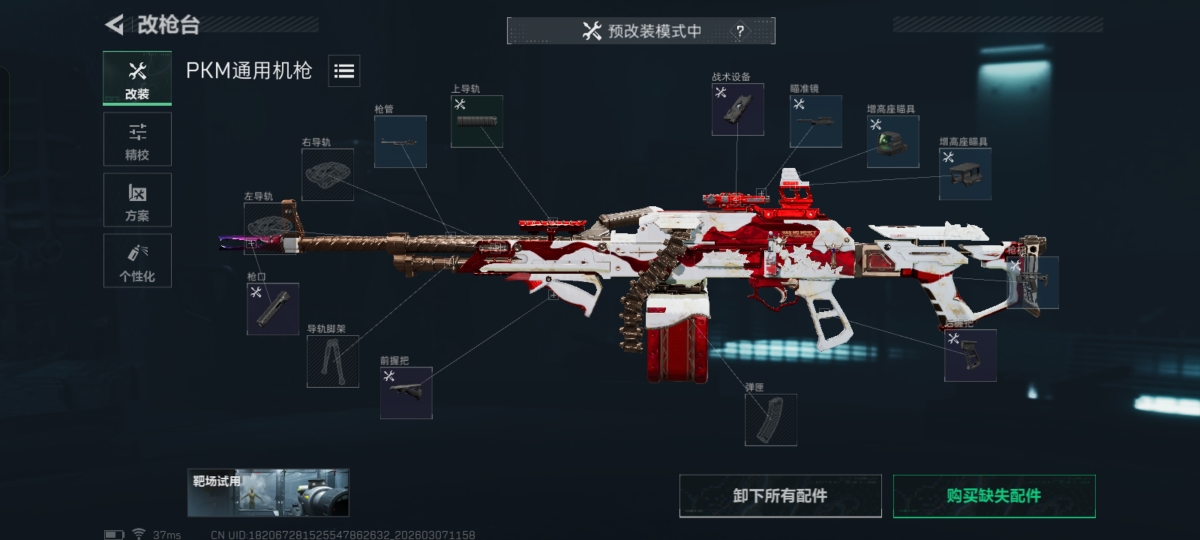Choose the 上导轨 top rail slot
Image resolution: width=1200 pixels, height=540 pixels.
pos(476,122)
